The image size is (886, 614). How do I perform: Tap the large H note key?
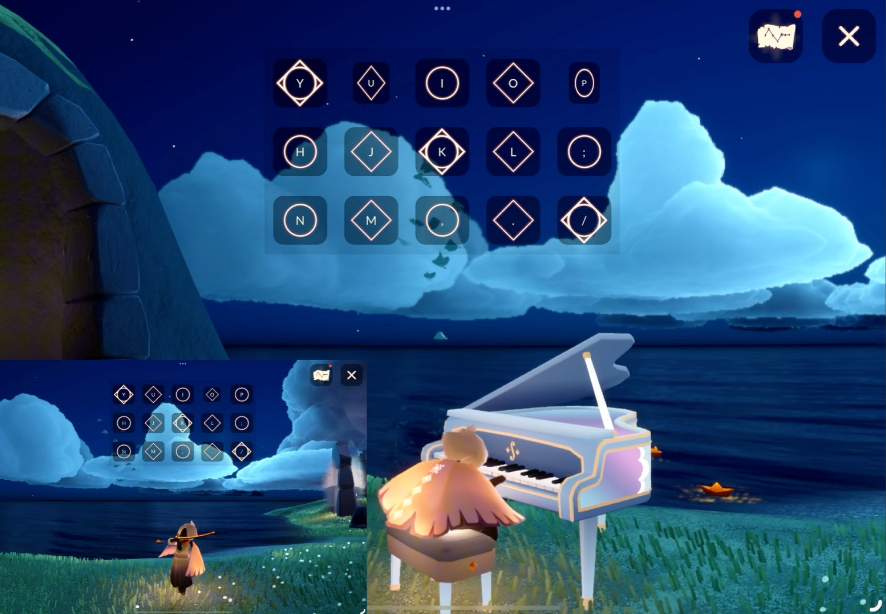pos(300,151)
